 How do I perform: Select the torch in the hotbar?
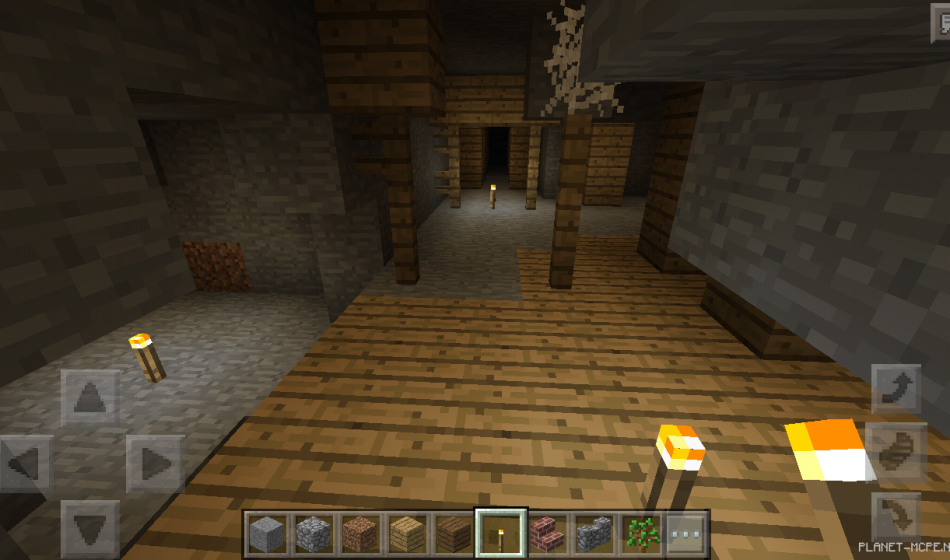click(x=499, y=534)
